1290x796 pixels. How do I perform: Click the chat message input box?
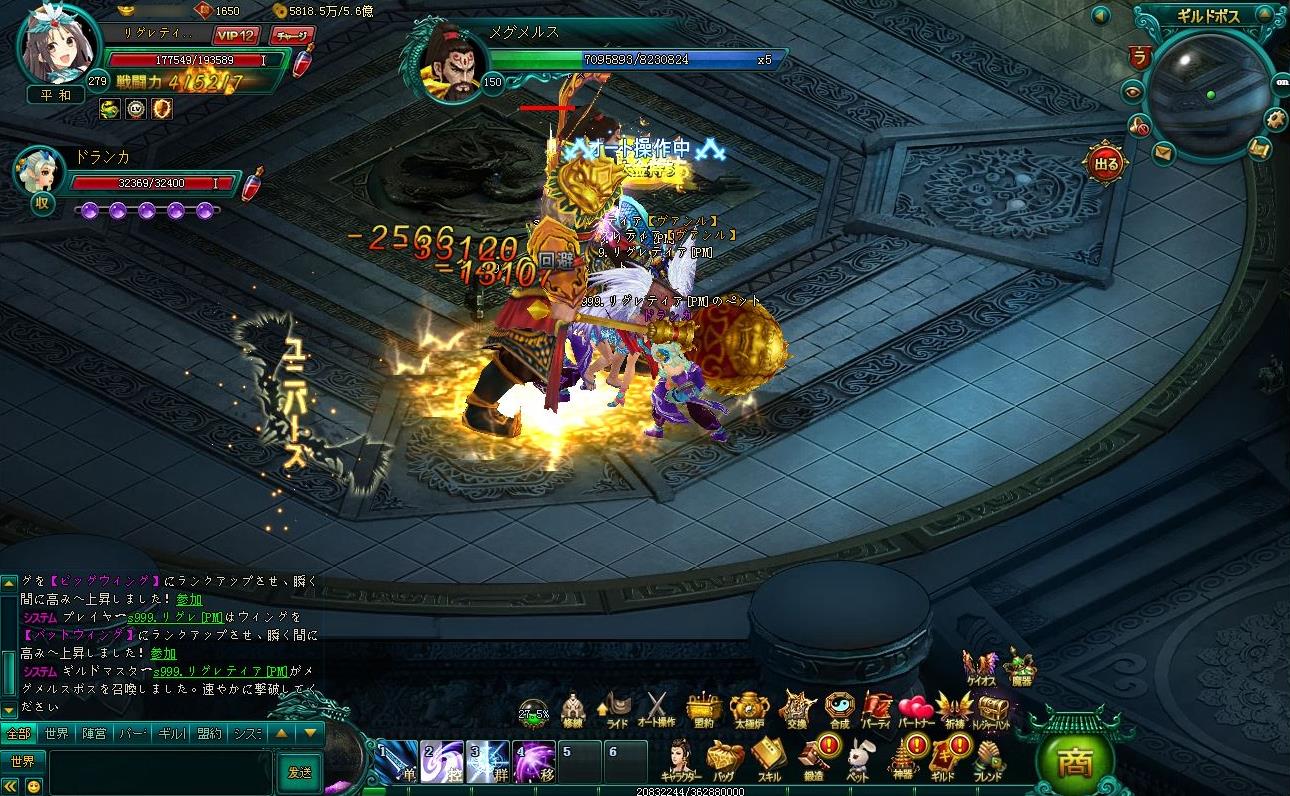pyautogui.click(x=160, y=772)
